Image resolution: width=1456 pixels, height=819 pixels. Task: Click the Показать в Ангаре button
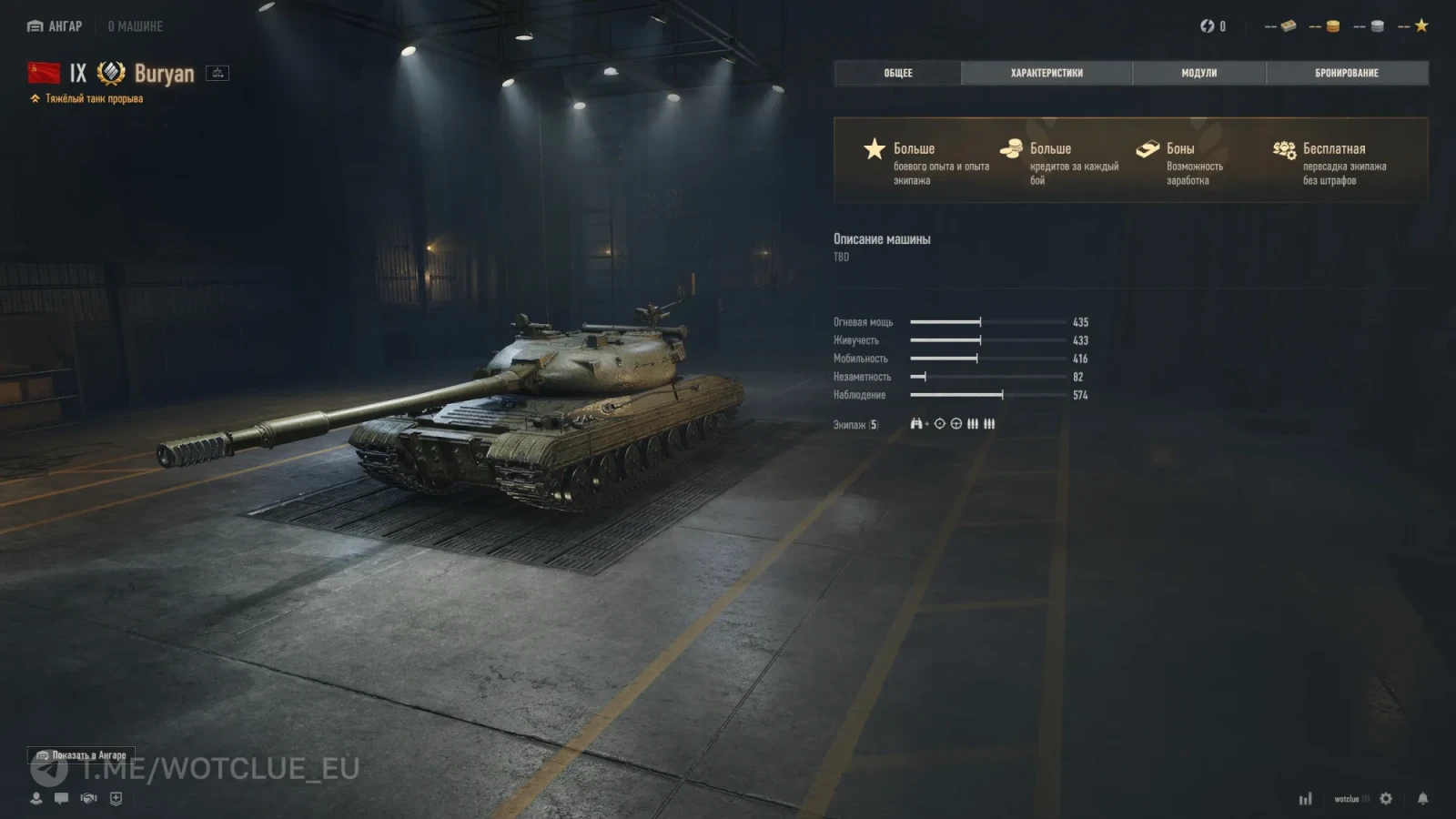coord(81,755)
